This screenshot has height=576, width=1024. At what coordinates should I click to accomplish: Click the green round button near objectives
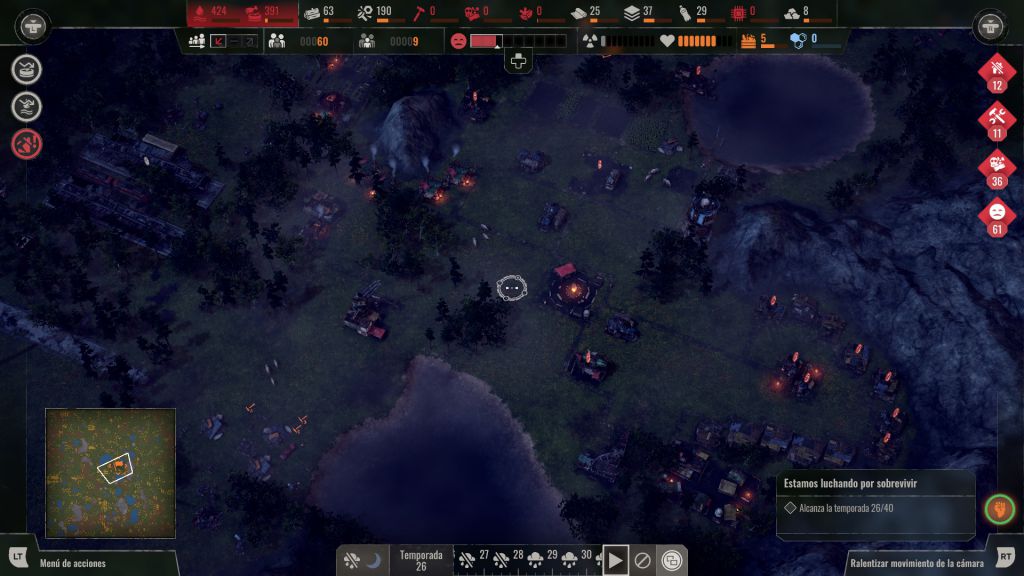point(999,509)
